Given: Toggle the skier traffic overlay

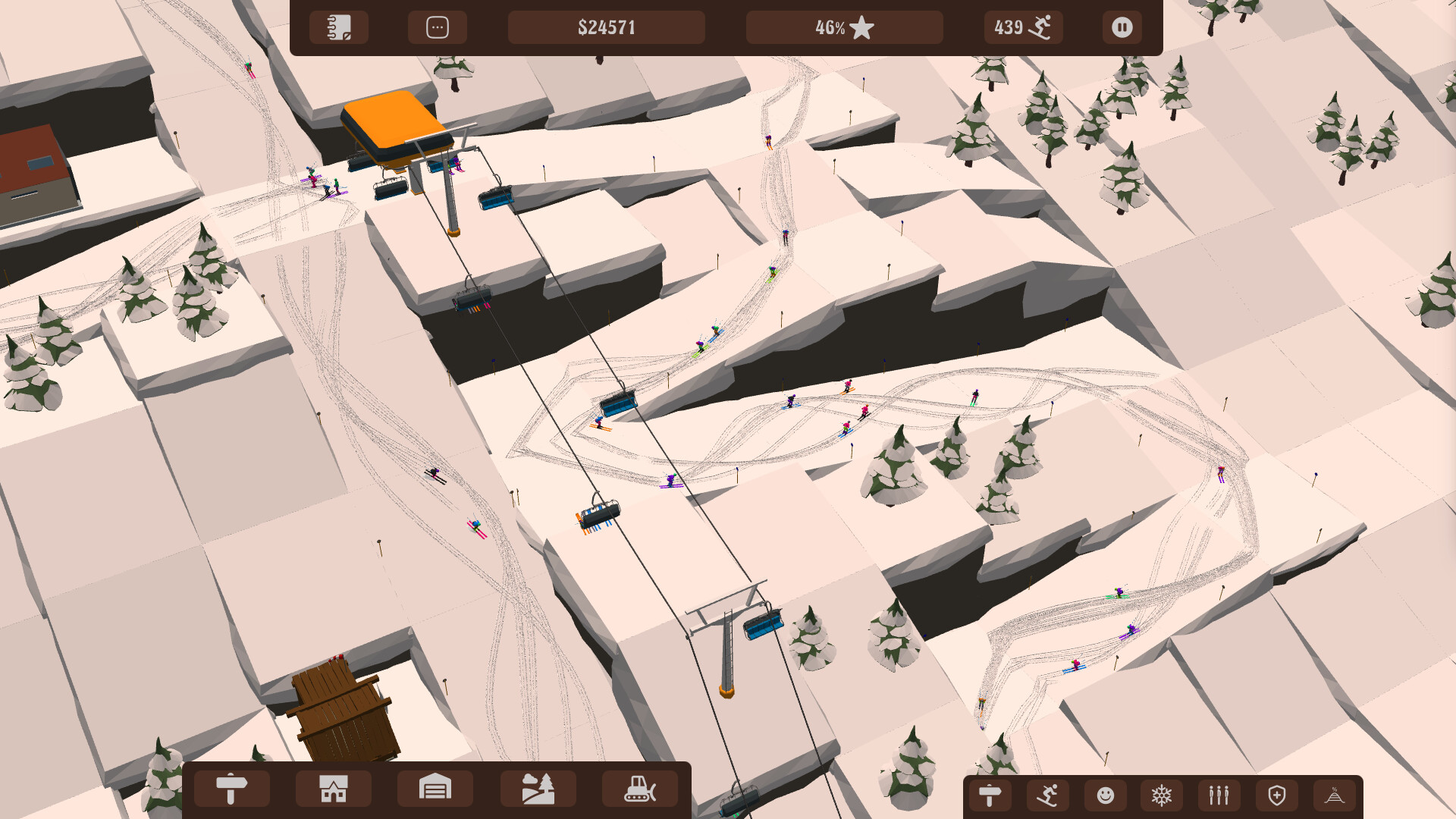Looking at the screenshot, I should tap(1046, 795).
